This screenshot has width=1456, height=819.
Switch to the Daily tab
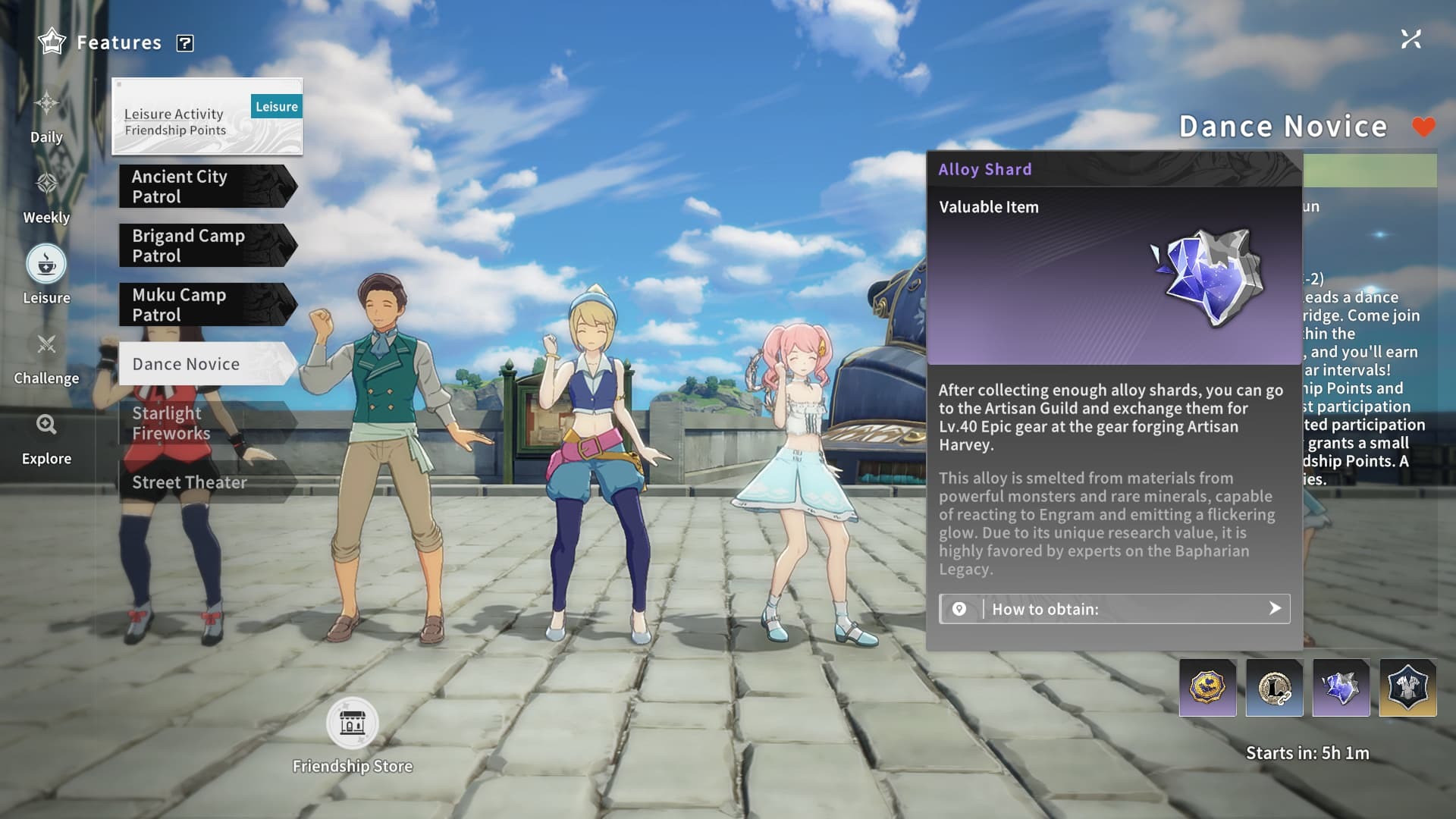[x=46, y=116]
